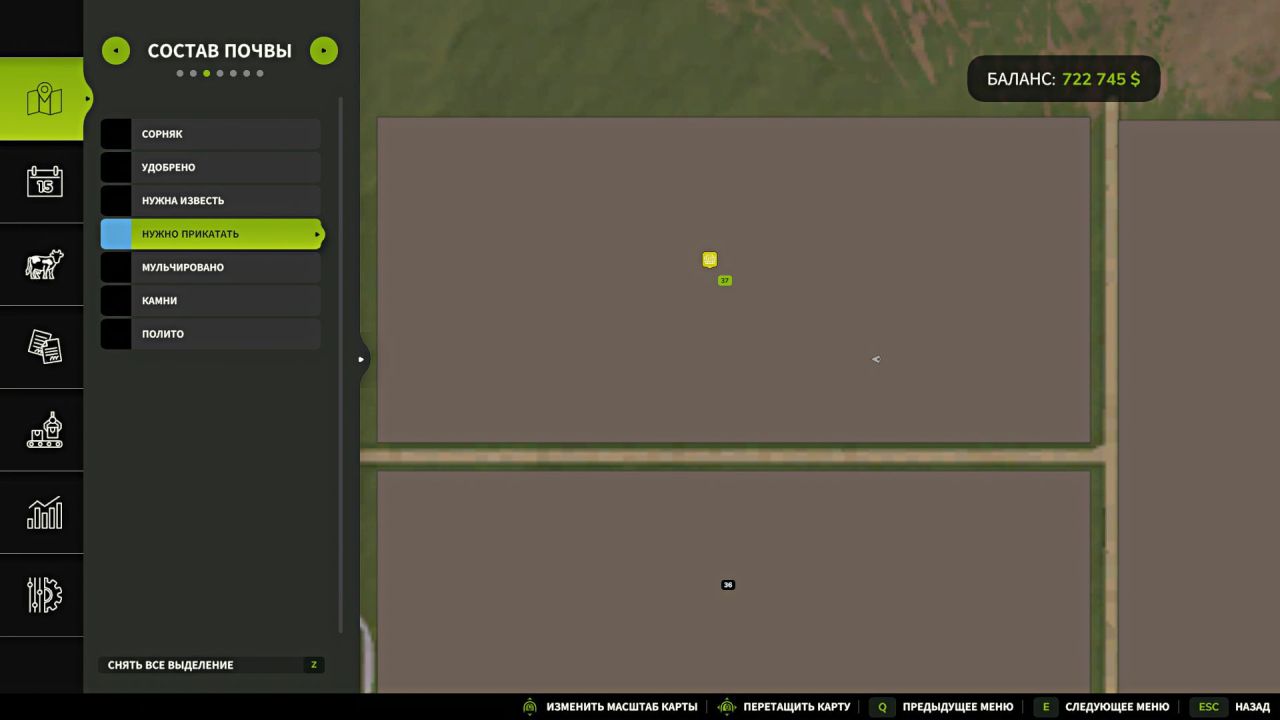Select the Animals (cow) sidebar icon
This screenshot has width=1280, height=720.
[x=42, y=264]
